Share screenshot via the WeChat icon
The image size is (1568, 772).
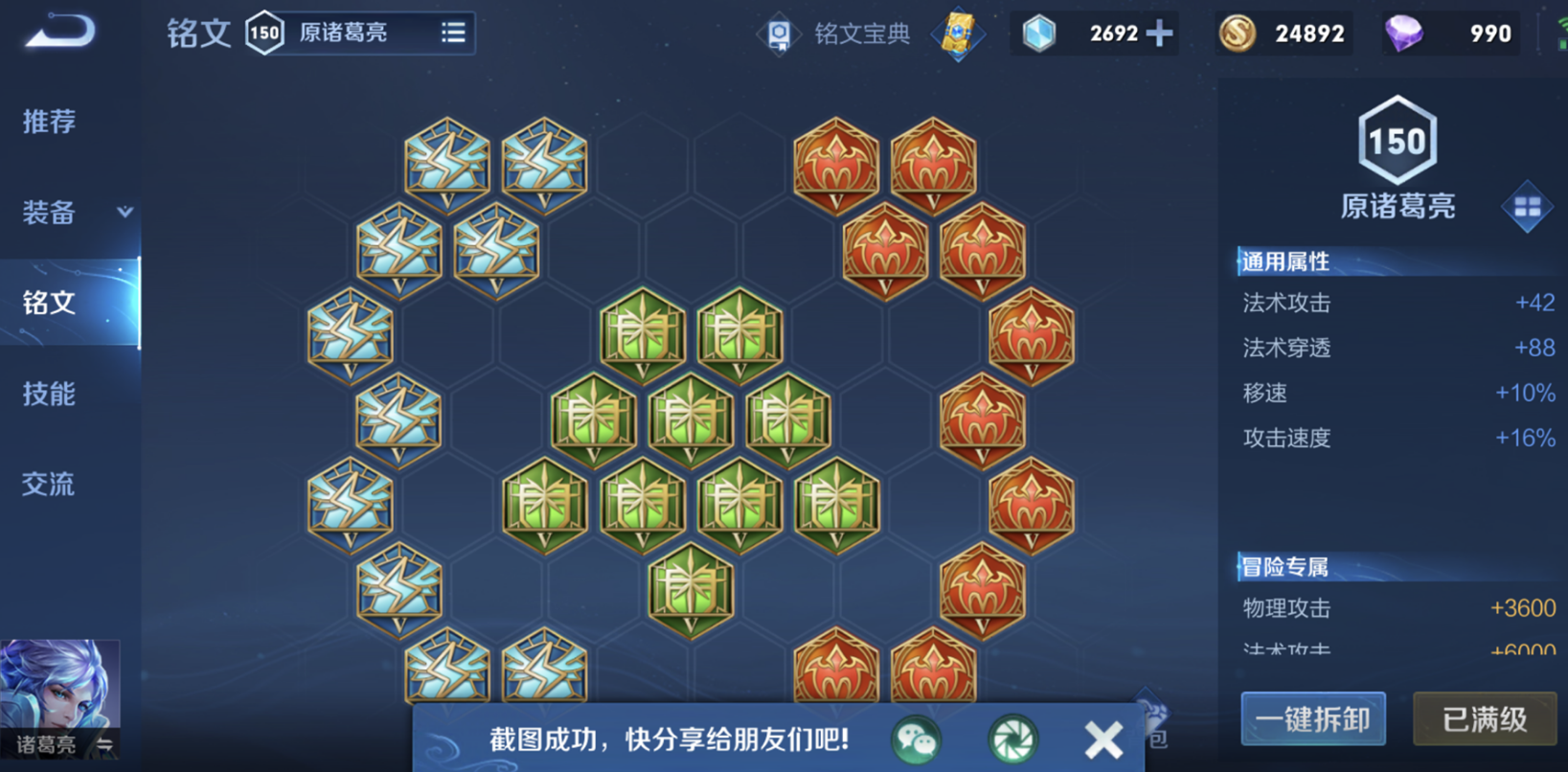[916, 739]
